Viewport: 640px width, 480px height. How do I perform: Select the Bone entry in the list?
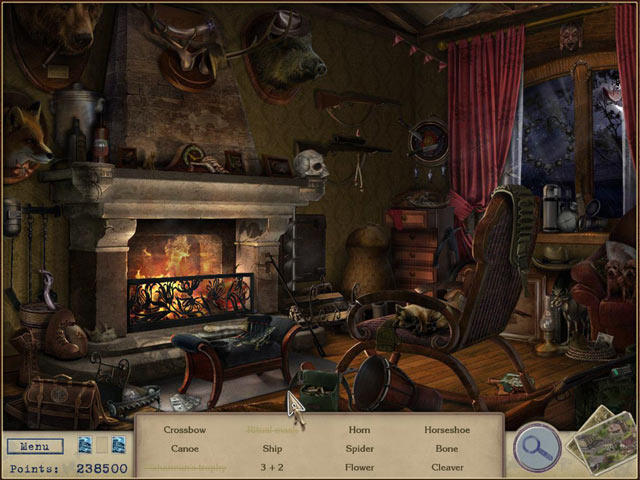pos(447,449)
